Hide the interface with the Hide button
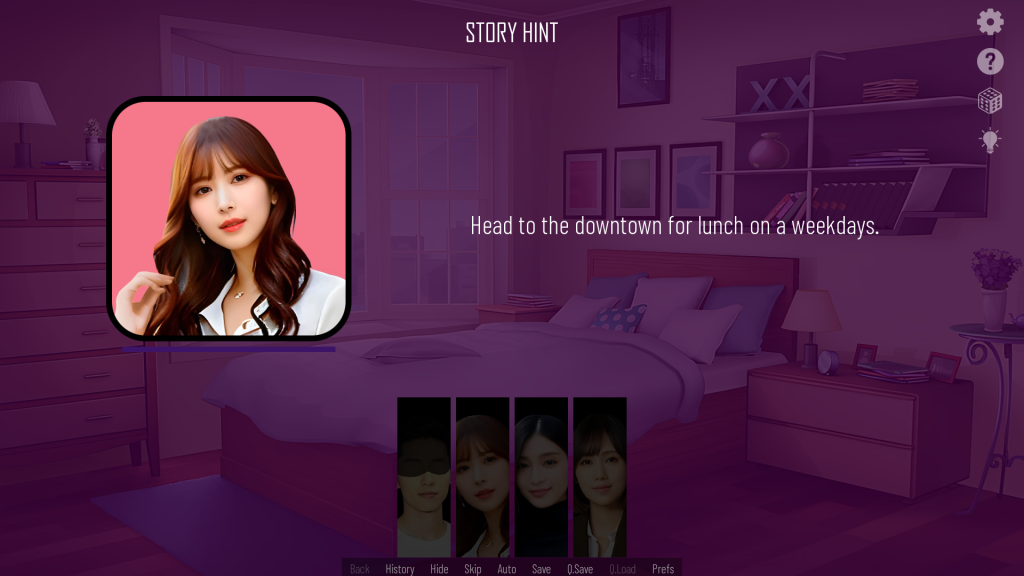The height and width of the screenshot is (576, 1024). [439, 569]
